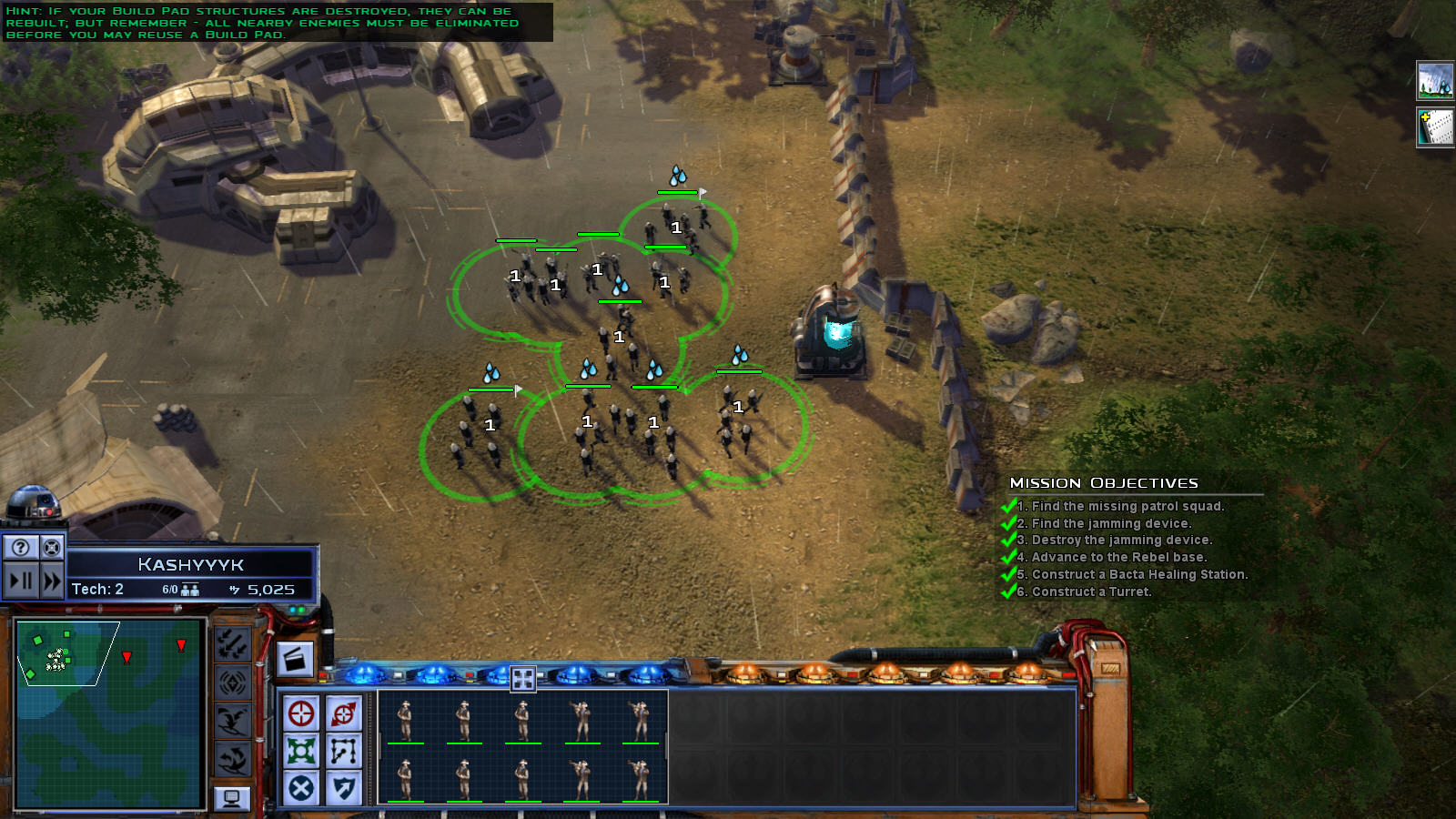Open the question mark help button
The height and width of the screenshot is (819, 1456).
21,547
